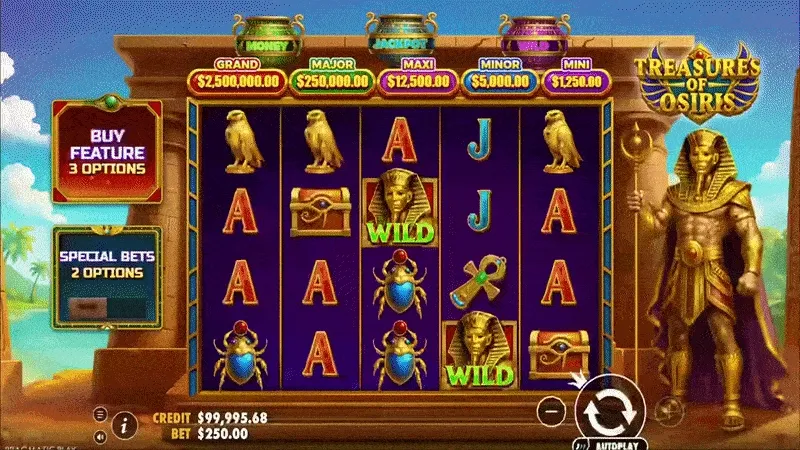
Task: Open the game info paytable
Action: (x=124, y=425)
